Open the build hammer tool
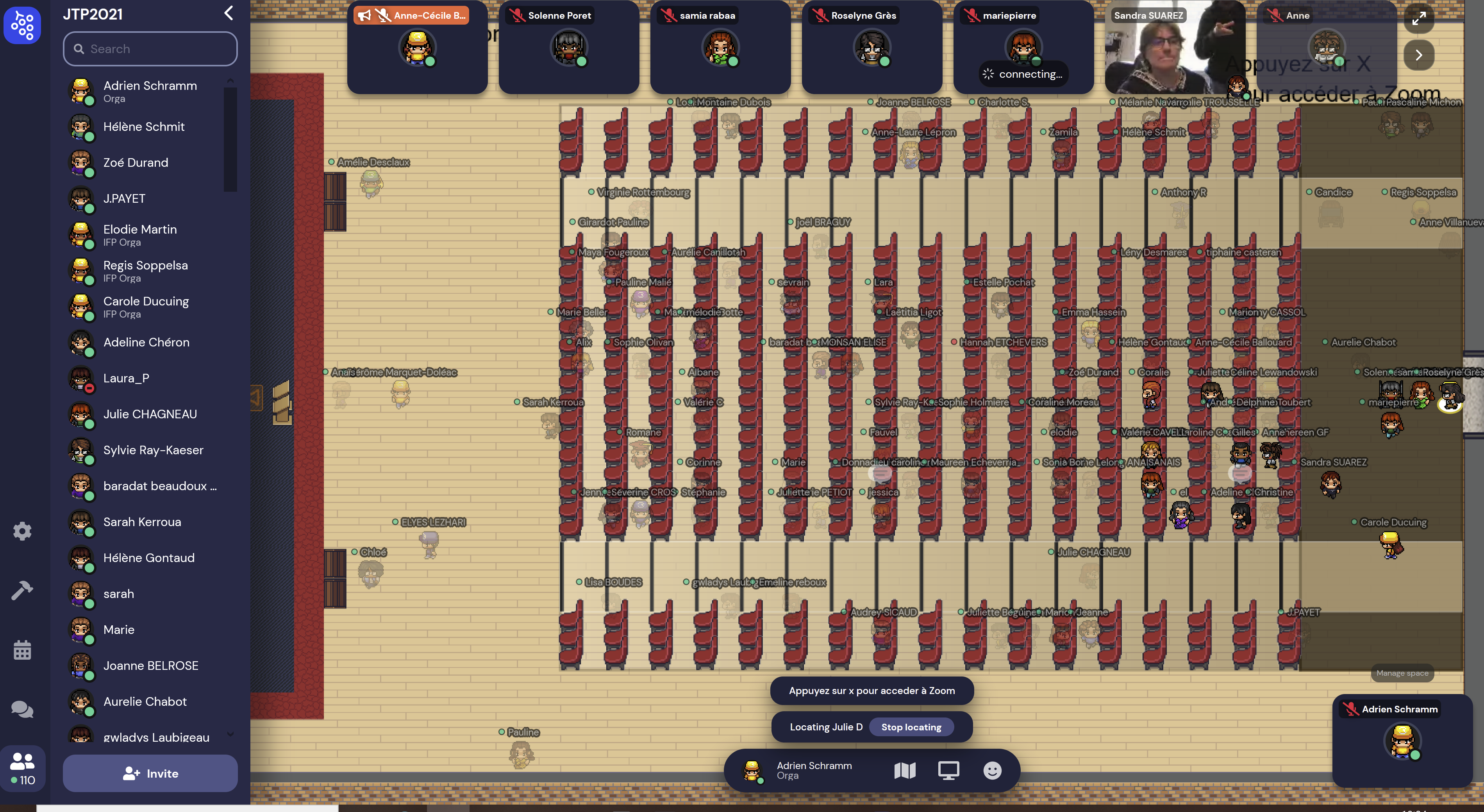This screenshot has width=1484, height=812. [x=23, y=590]
